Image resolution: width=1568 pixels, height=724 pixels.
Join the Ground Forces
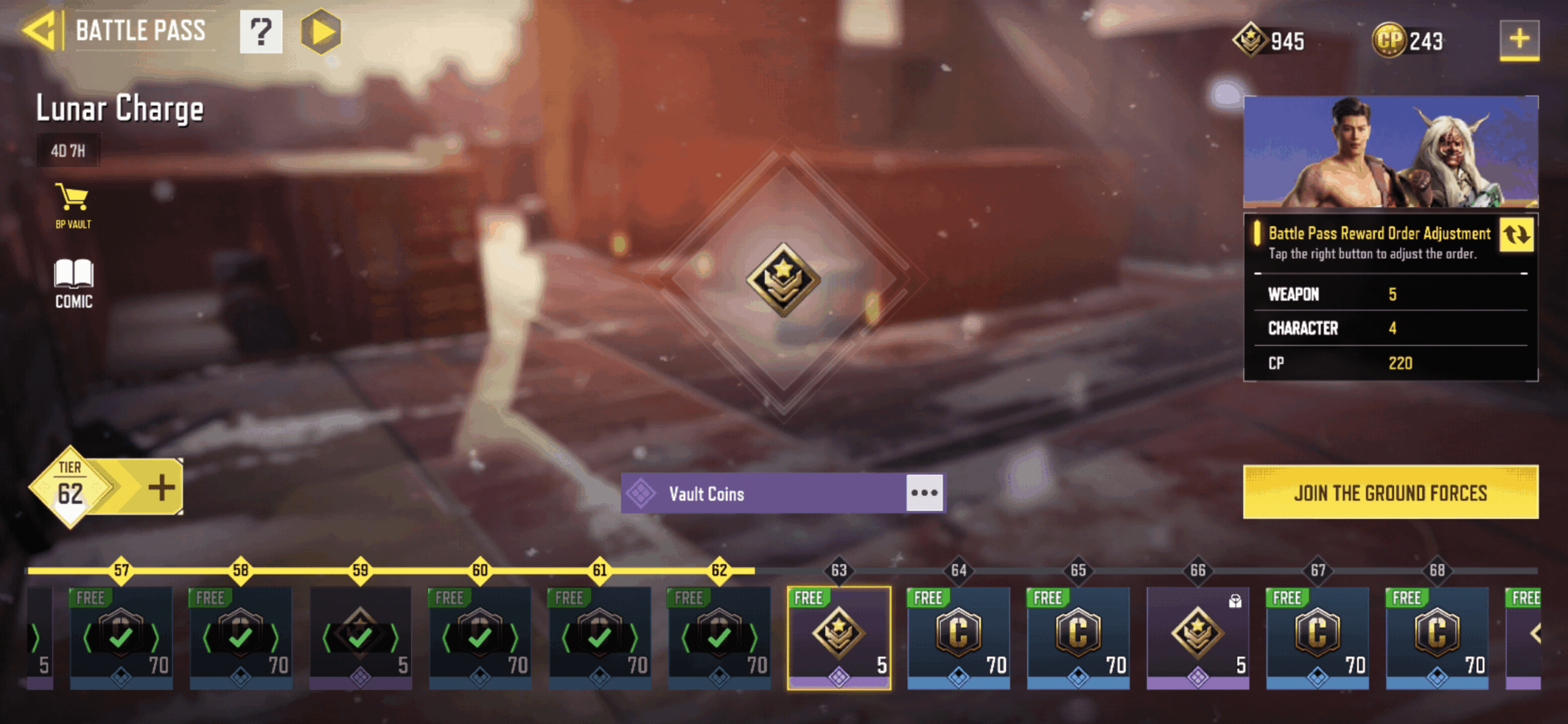[1390, 492]
